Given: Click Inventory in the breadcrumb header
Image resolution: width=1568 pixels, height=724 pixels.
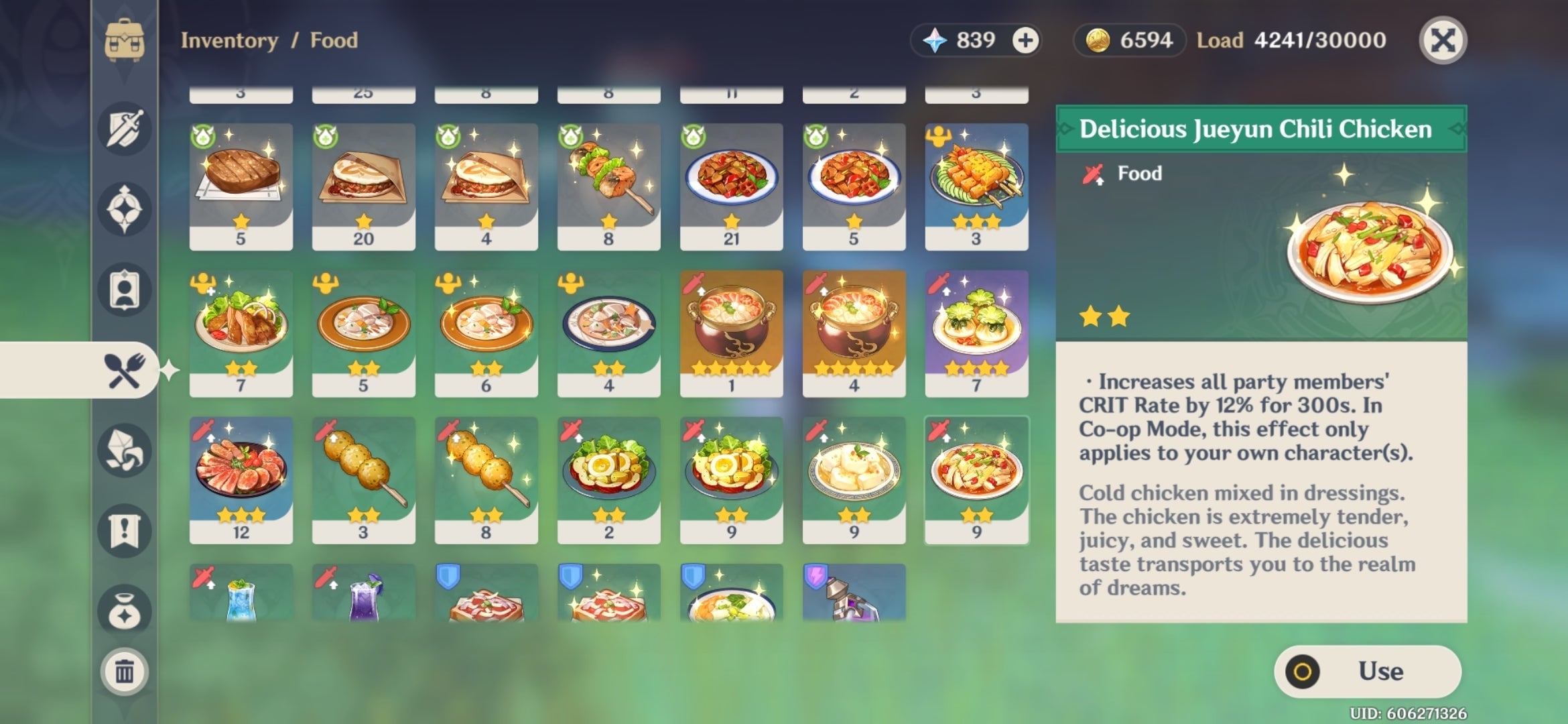Looking at the screenshot, I should (226, 40).
